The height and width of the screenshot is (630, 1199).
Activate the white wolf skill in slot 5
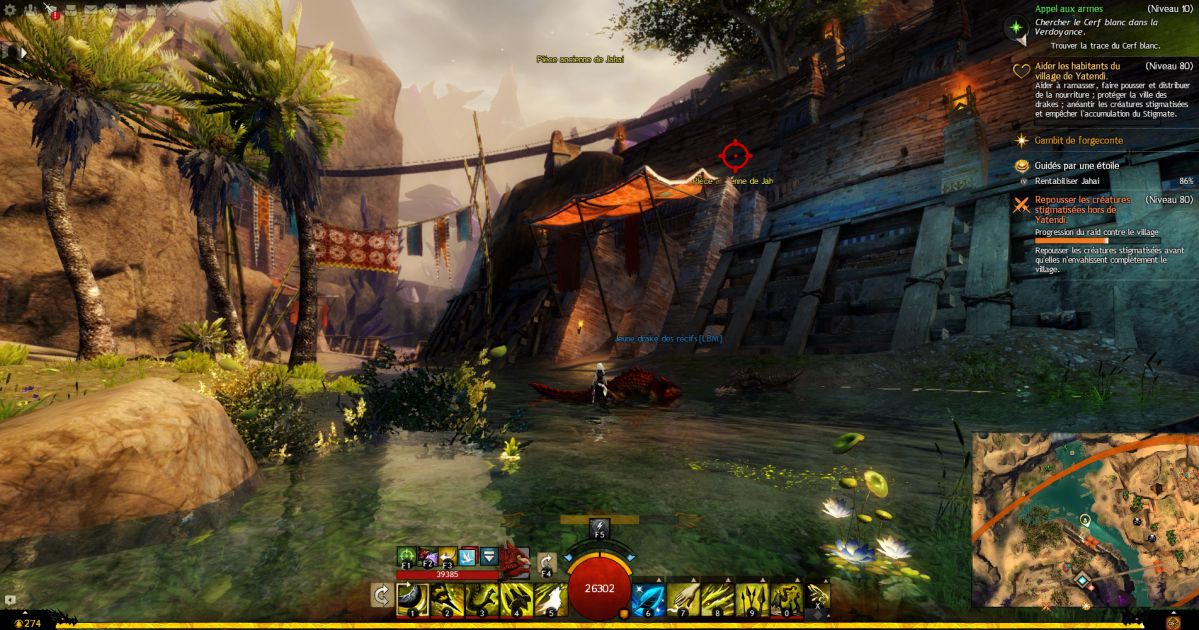[551, 598]
